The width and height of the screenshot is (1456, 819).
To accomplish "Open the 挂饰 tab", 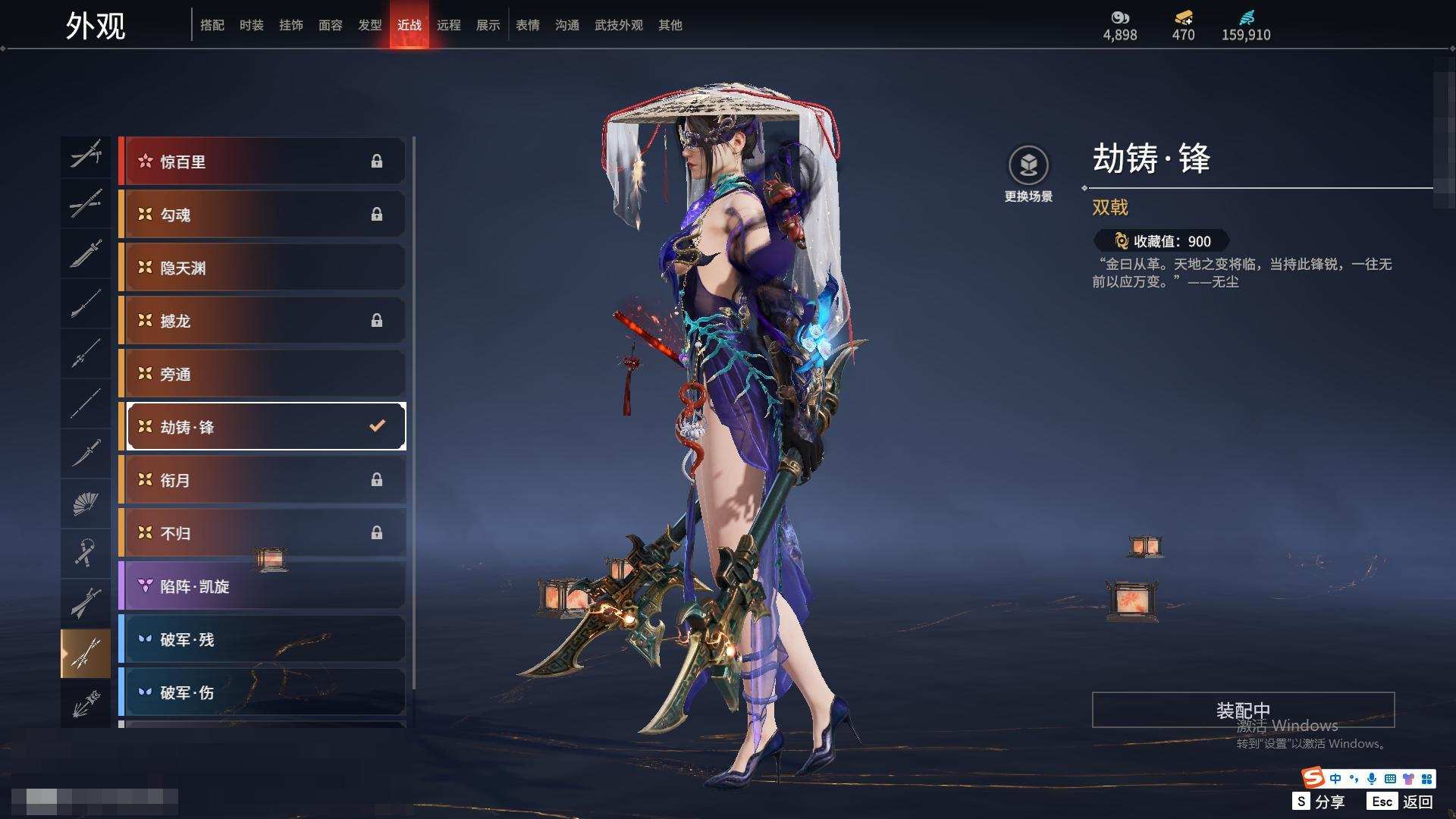I will (290, 25).
